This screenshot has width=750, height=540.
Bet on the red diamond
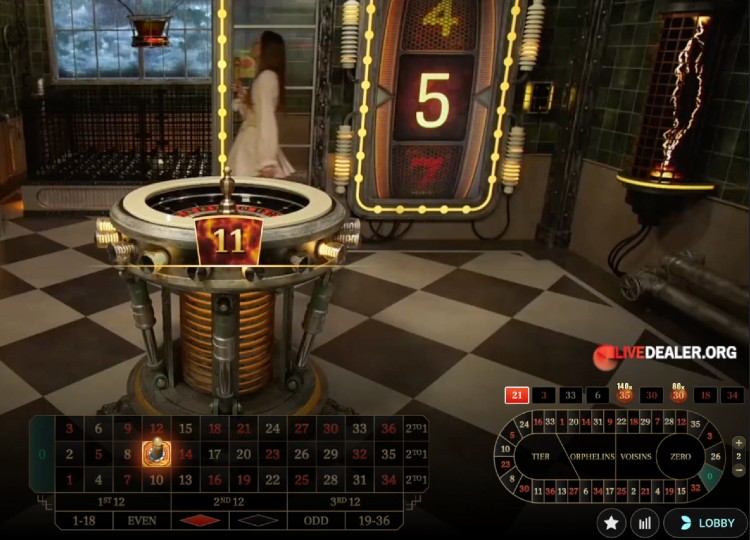point(200,520)
